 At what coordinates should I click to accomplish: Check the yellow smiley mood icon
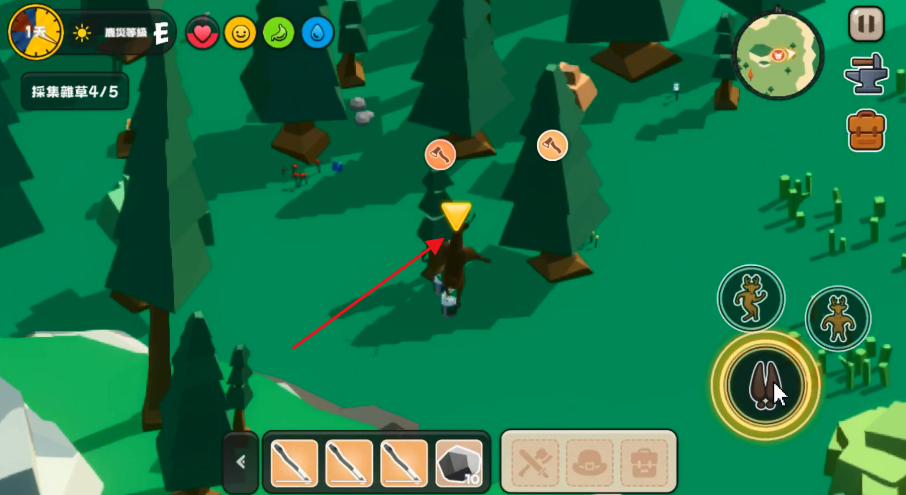tap(240, 34)
